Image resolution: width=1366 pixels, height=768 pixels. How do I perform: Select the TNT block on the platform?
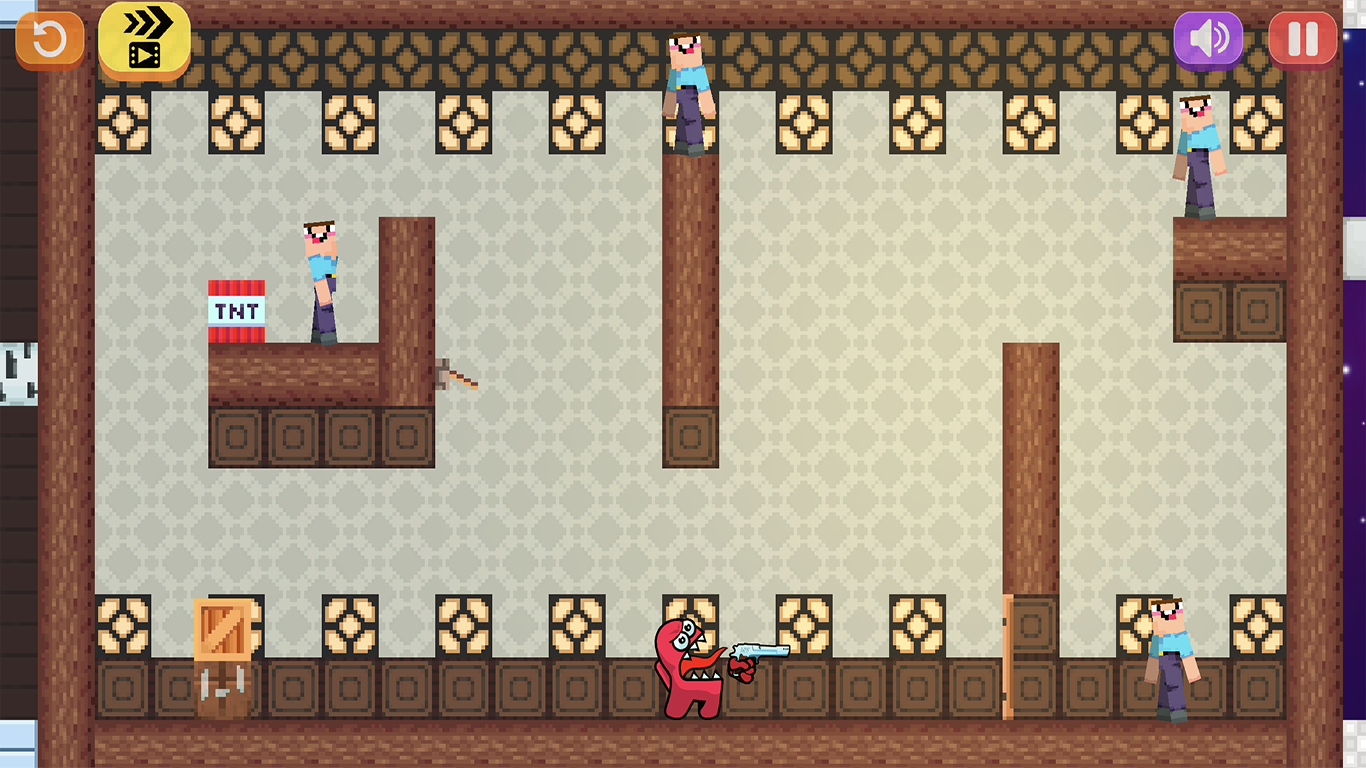[236, 310]
